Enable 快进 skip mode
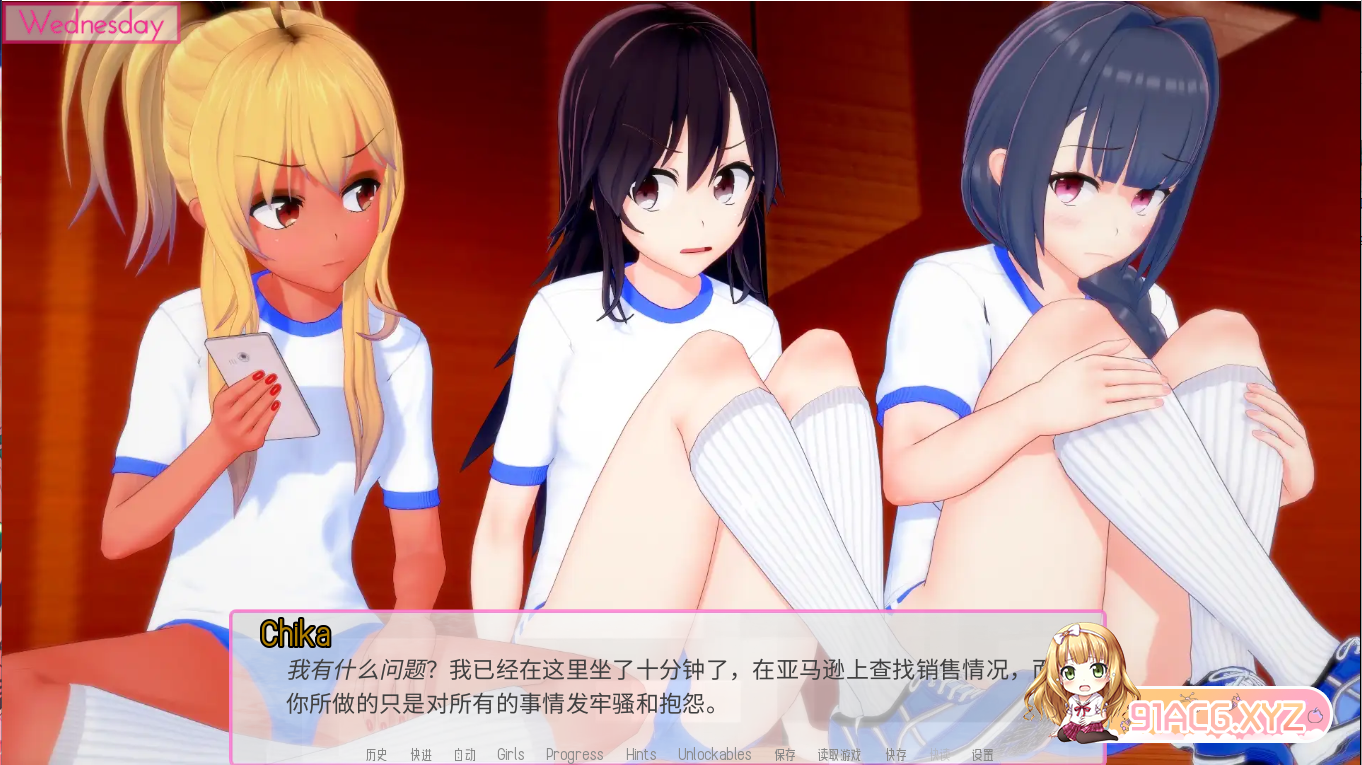This screenshot has width=1362, height=765. coord(422,755)
